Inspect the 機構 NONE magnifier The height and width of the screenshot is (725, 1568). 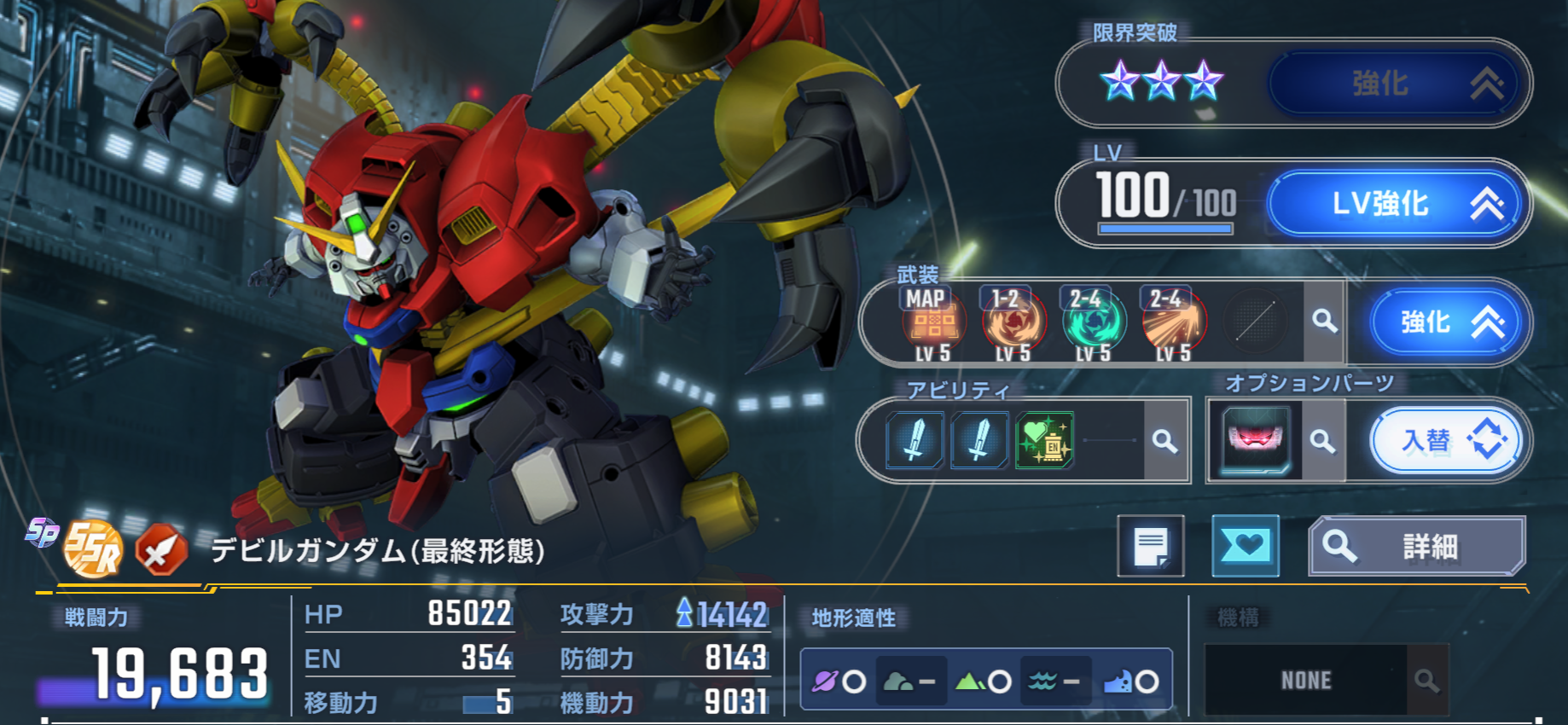click(x=1426, y=680)
